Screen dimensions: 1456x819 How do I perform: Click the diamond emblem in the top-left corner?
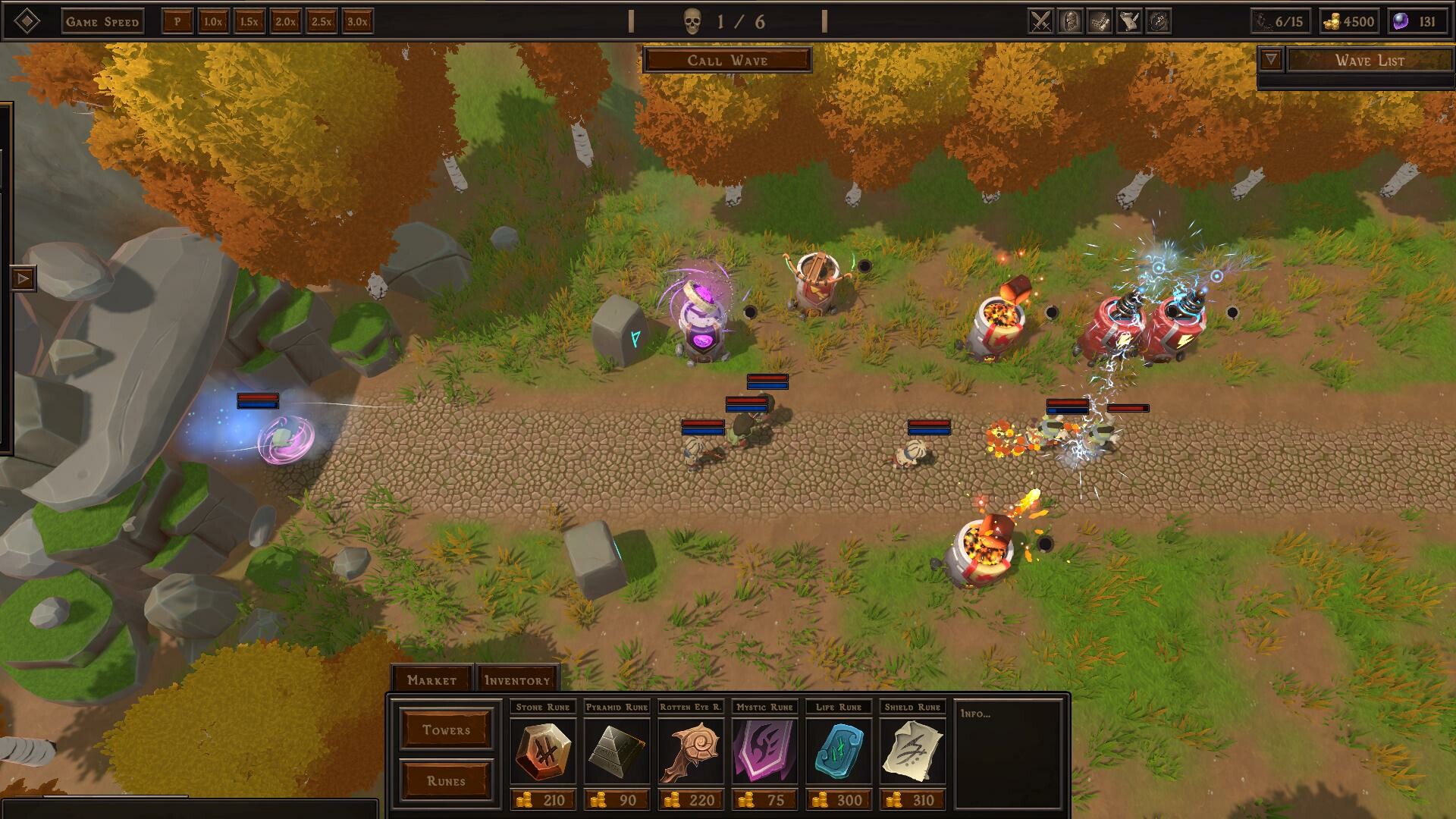click(26, 20)
